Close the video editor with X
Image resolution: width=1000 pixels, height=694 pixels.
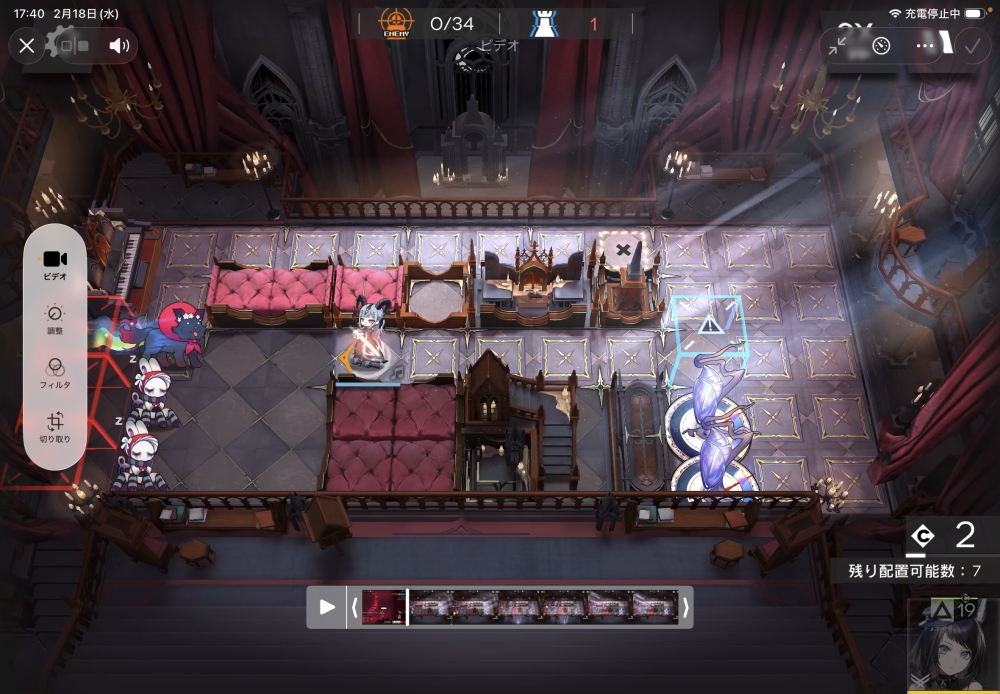(x=27, y=45)
